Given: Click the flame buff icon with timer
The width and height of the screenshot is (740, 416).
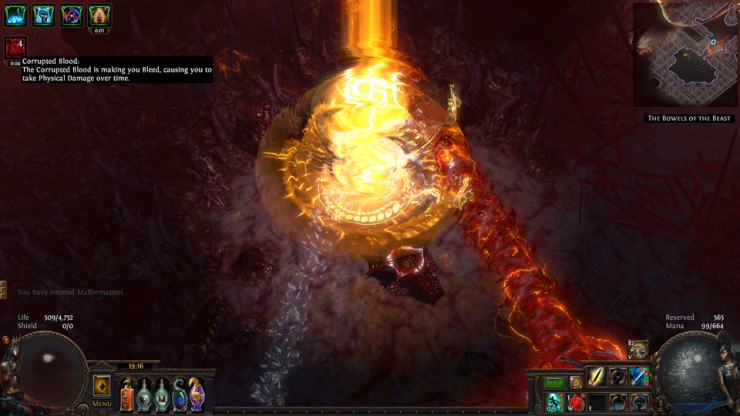Looking at the screenshot, I should click(x=99, y=15).
